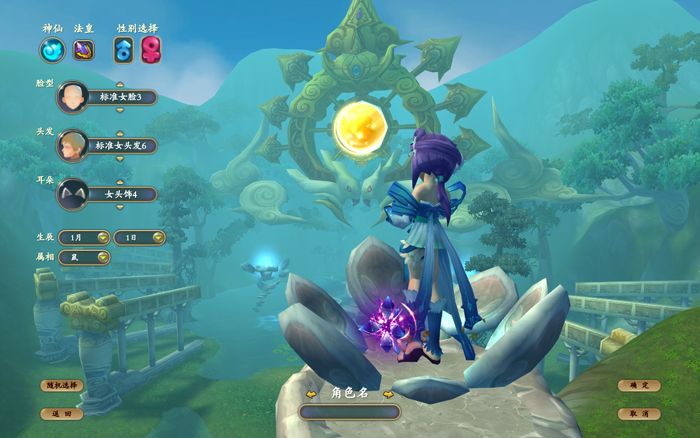Click the up arrow above 女头饰4

[120, 181]
